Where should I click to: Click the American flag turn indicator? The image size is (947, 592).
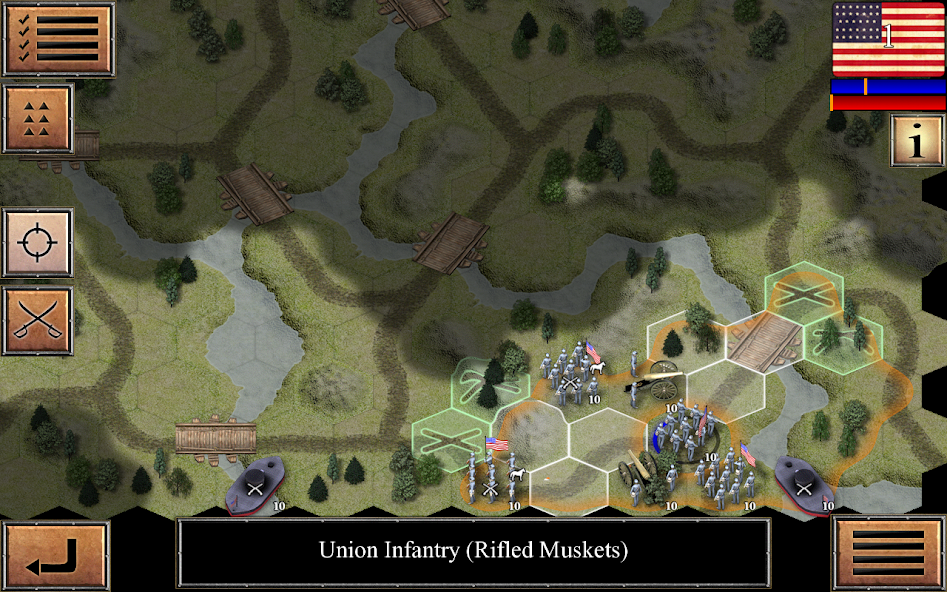tap(888, 38)
